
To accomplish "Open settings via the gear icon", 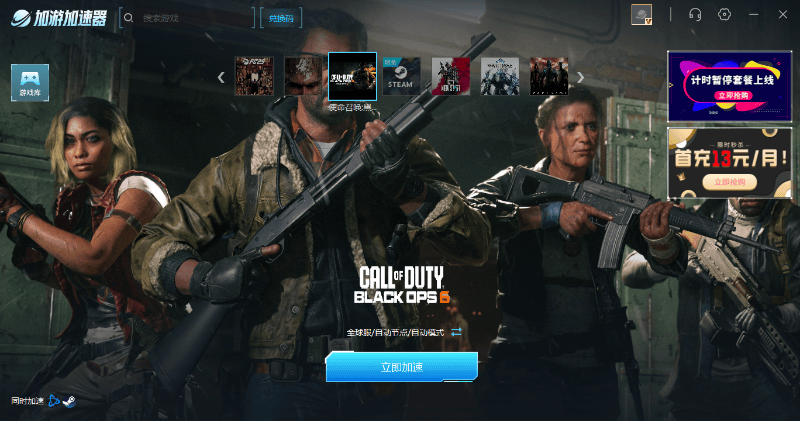I will tap(725, 14).
